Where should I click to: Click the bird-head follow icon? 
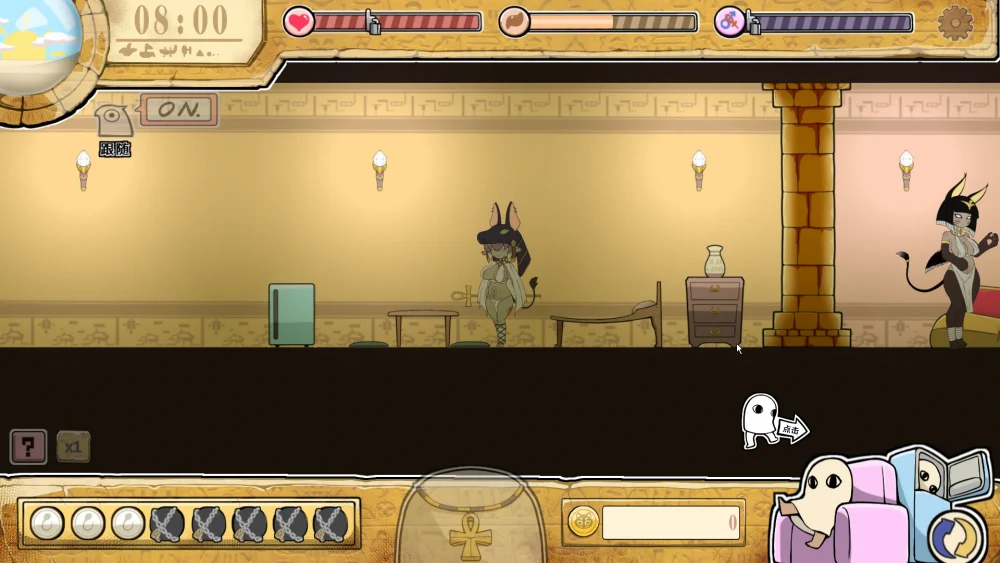113,122
